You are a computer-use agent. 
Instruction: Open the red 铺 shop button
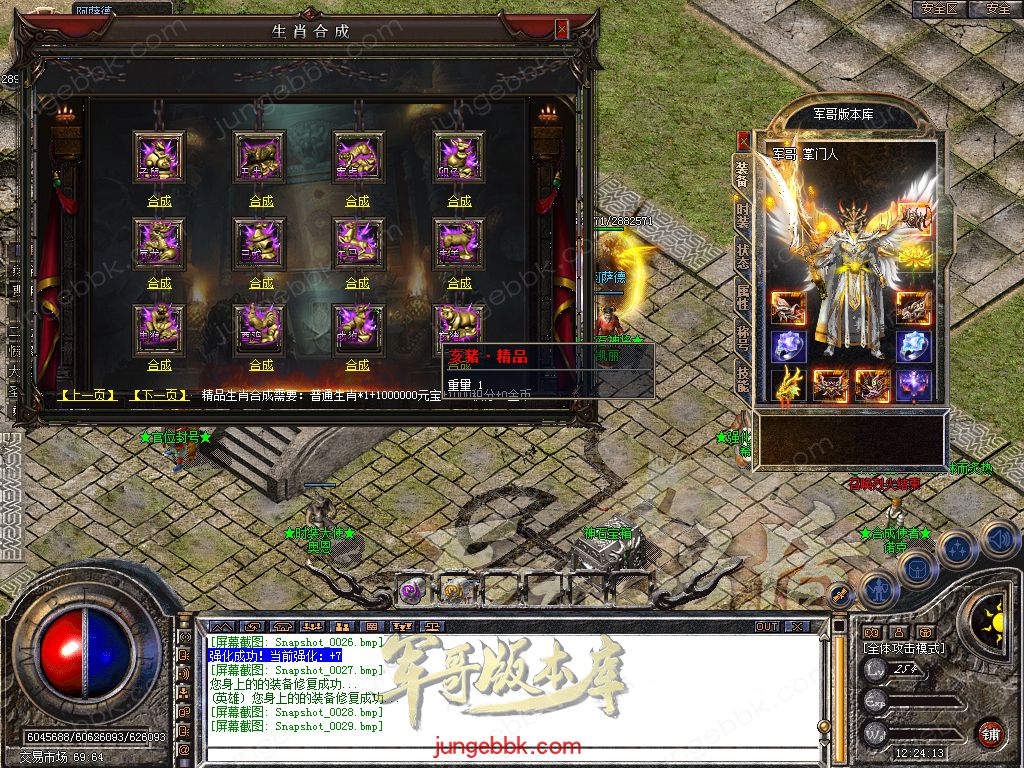point(989,732)
